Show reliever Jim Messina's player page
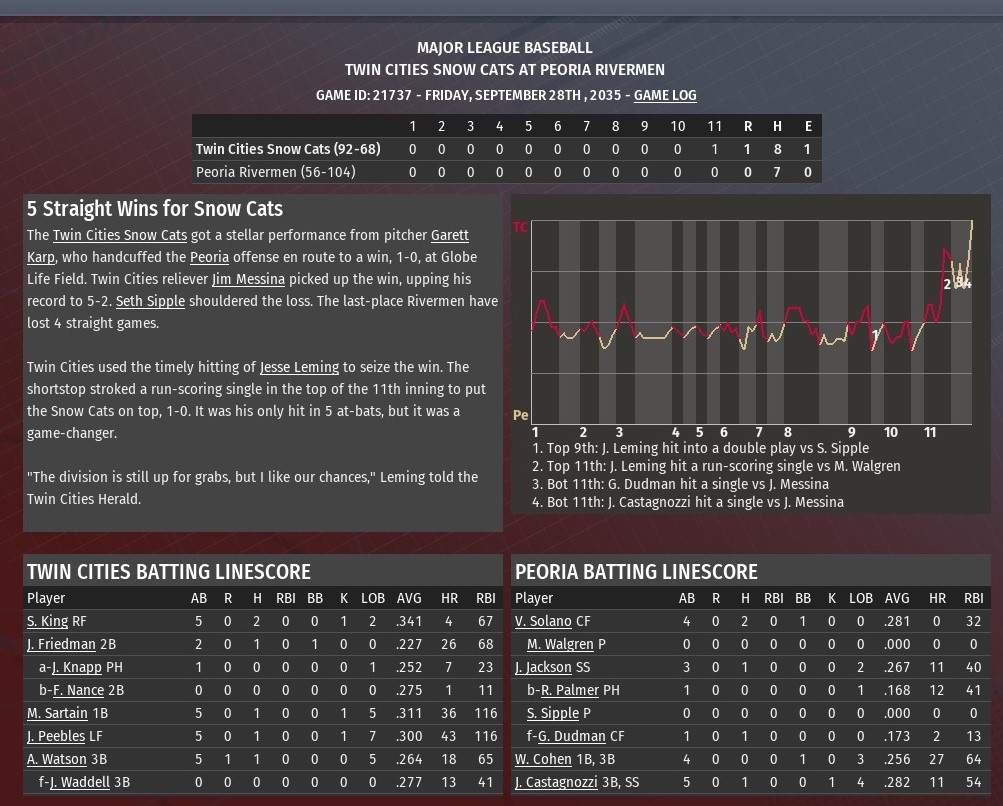1003x806 pixels. click(248, 279)
